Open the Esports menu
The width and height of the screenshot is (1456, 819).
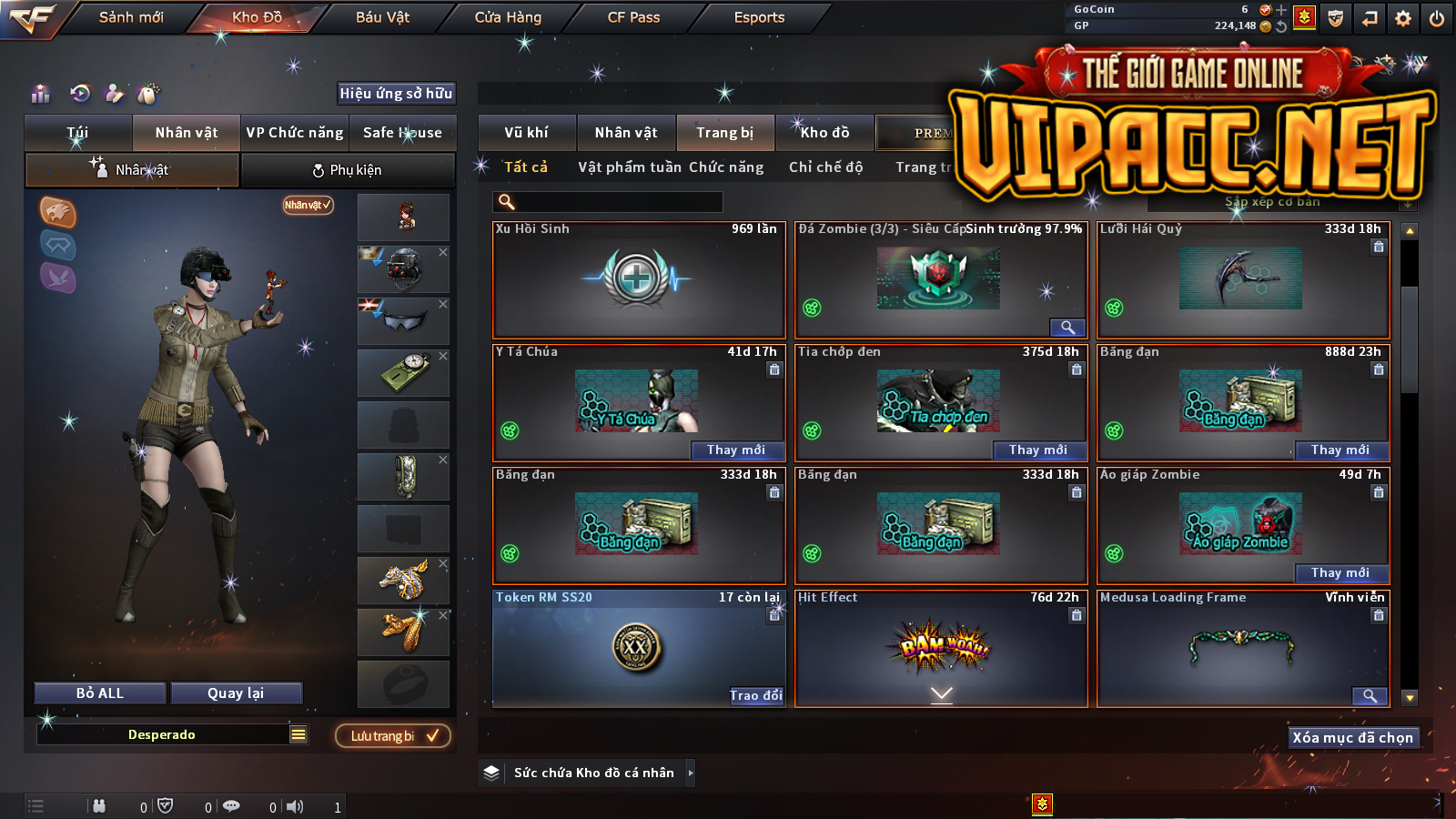point(759,17)
